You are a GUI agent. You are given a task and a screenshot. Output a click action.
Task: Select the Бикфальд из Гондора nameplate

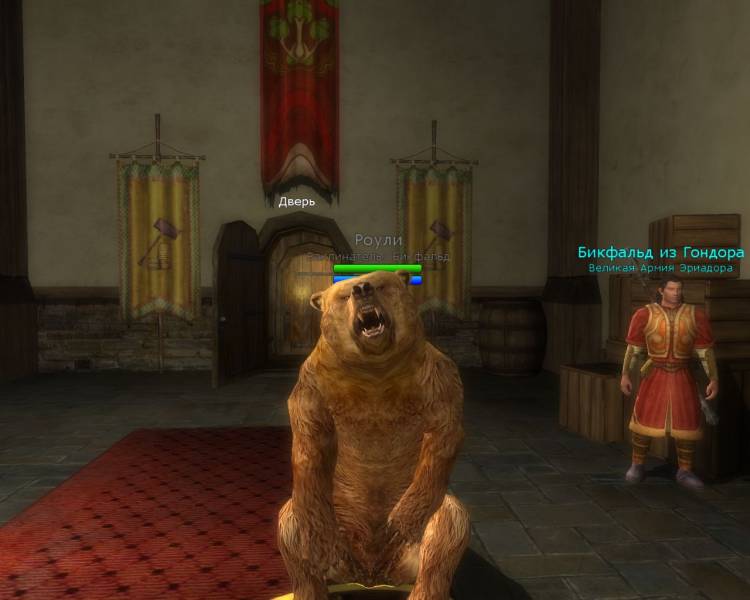click(660, 253)
